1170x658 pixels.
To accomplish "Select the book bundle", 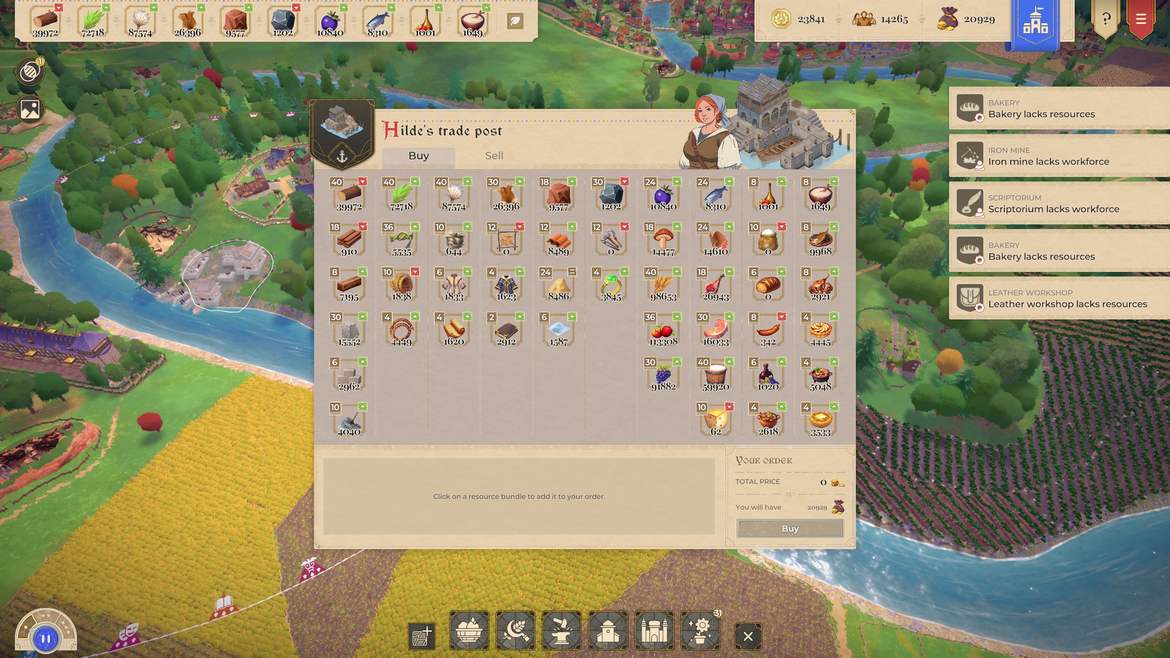I will click(506, 332).
